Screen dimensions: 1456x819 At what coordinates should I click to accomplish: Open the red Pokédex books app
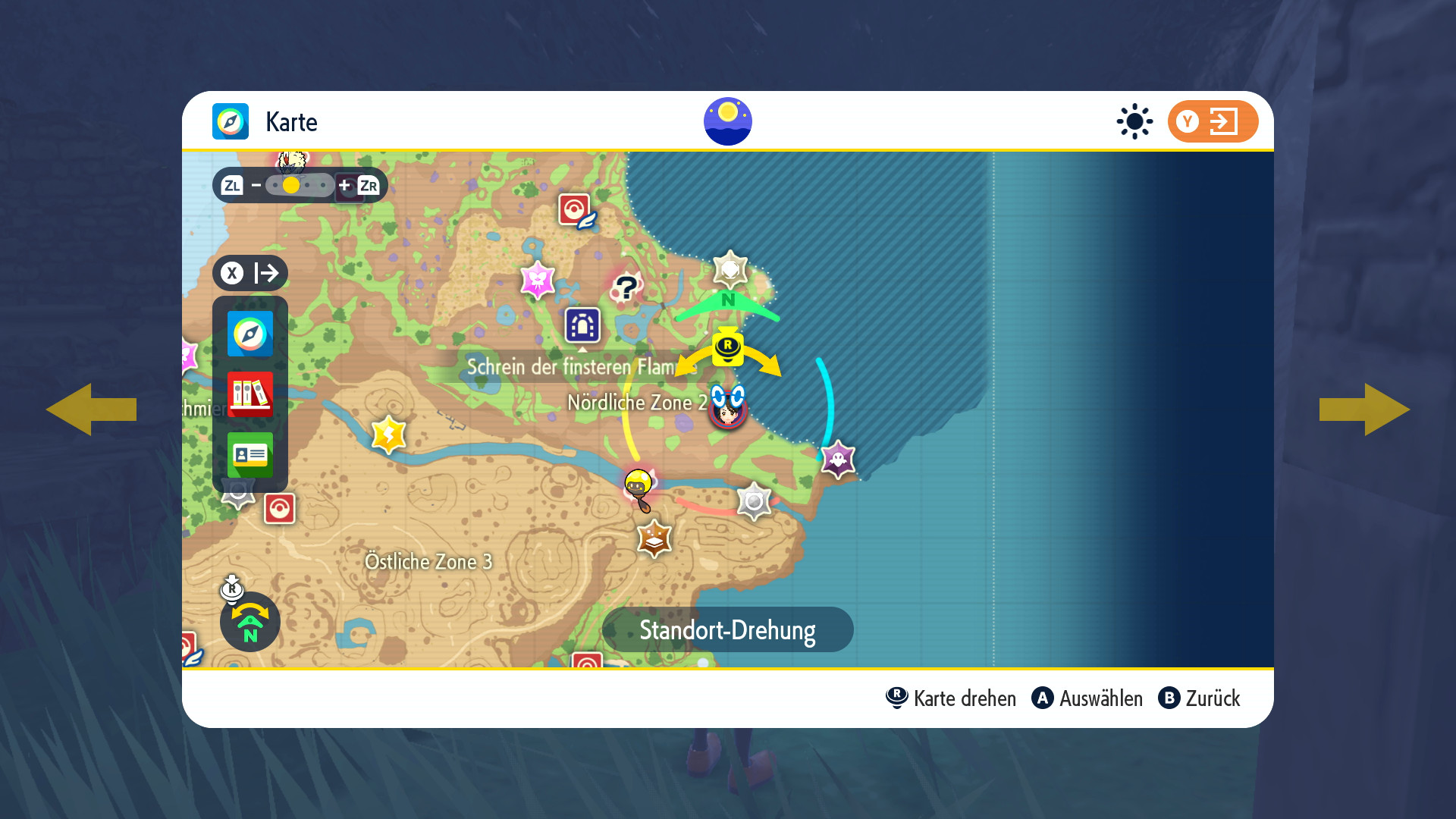click(250, 394)
